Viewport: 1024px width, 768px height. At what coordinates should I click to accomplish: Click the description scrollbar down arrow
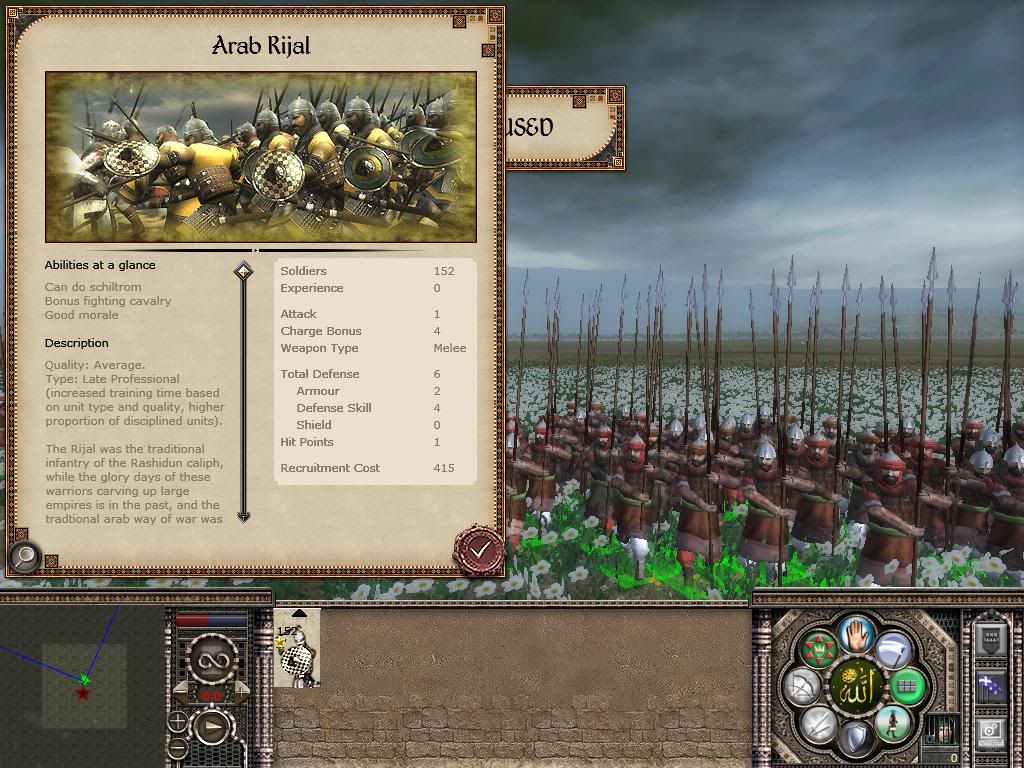(x=243, y=516)
